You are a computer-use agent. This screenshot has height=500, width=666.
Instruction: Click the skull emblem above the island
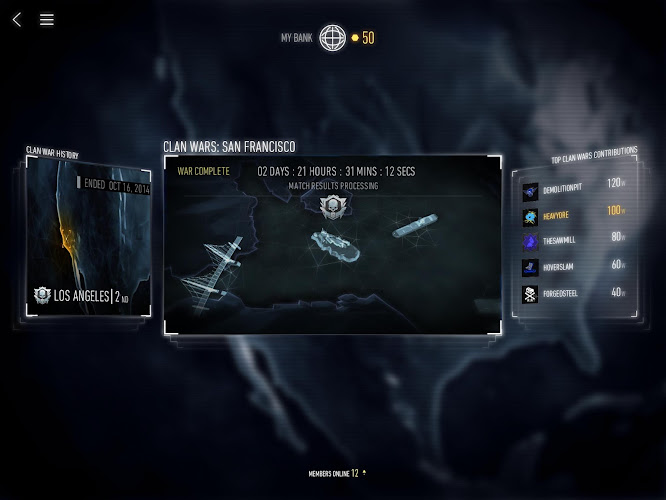[331, 206]
